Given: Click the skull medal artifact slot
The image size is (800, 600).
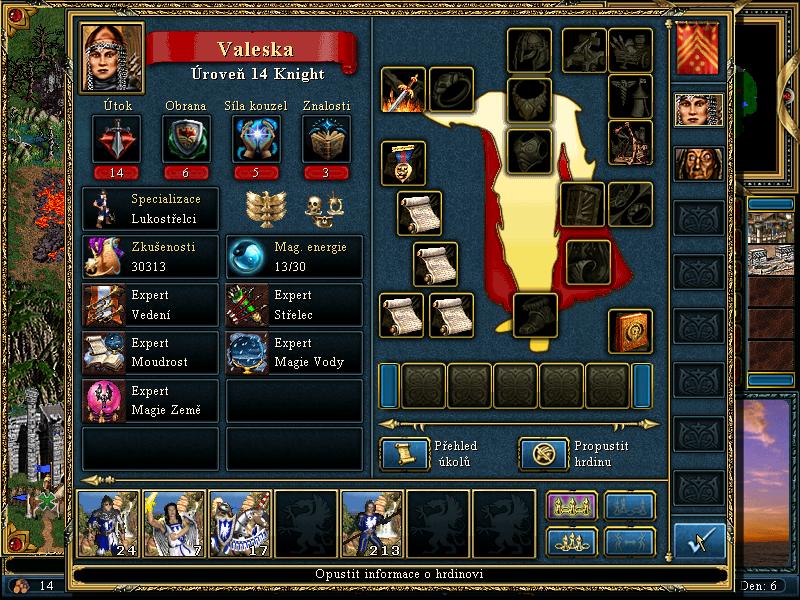Looking at the screenshot, I should 403,162.
